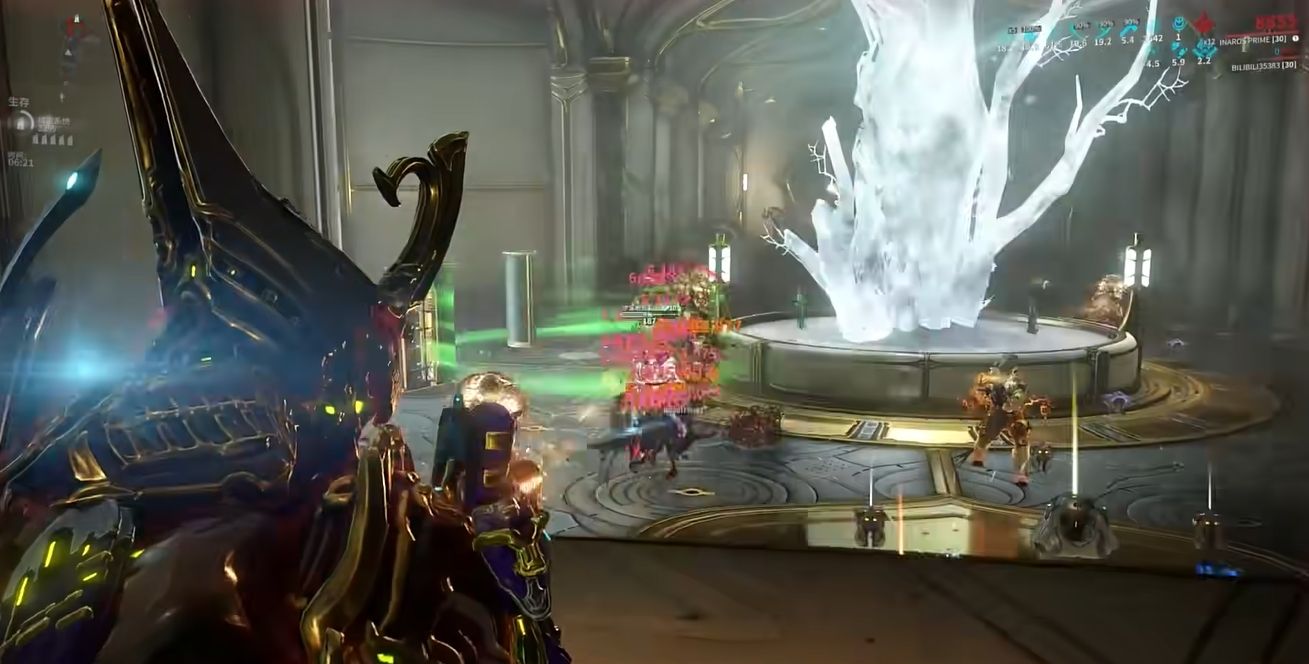Click the blue face buff icon with count 1
Screen dimensions: 1309x664
point(1178,25)
